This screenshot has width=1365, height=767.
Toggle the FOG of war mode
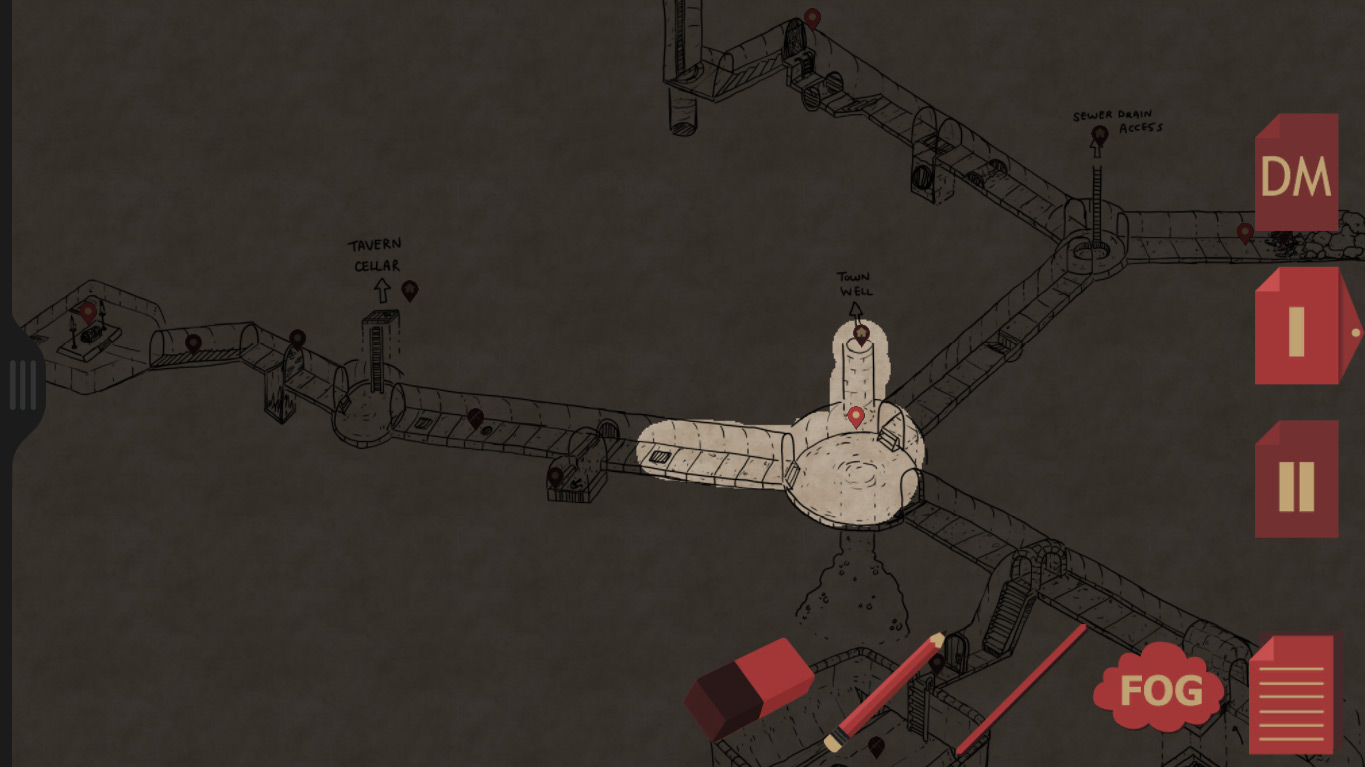(1157, 688)
